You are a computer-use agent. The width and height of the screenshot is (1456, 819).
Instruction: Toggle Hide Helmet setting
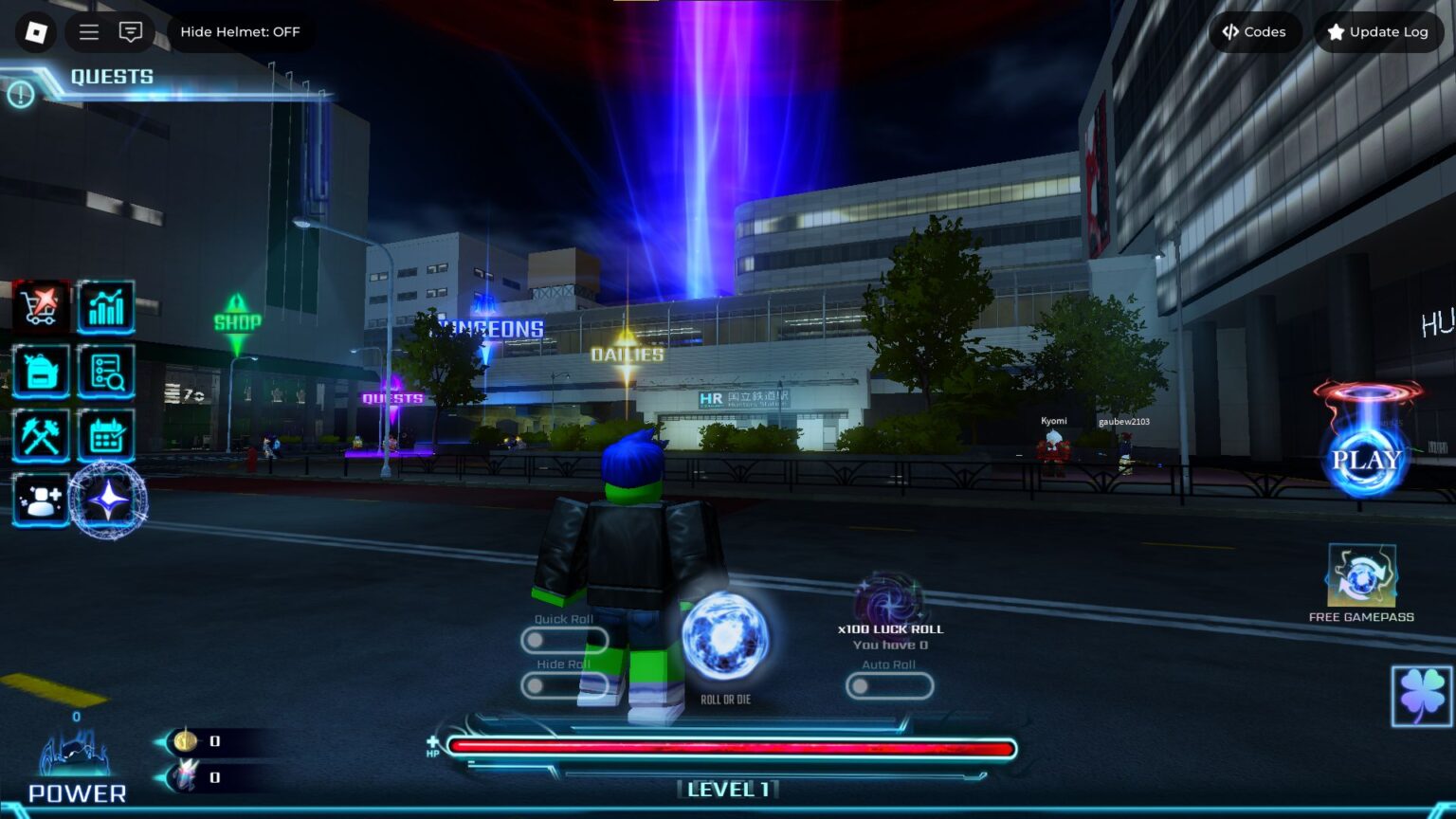tap(241, 31)
